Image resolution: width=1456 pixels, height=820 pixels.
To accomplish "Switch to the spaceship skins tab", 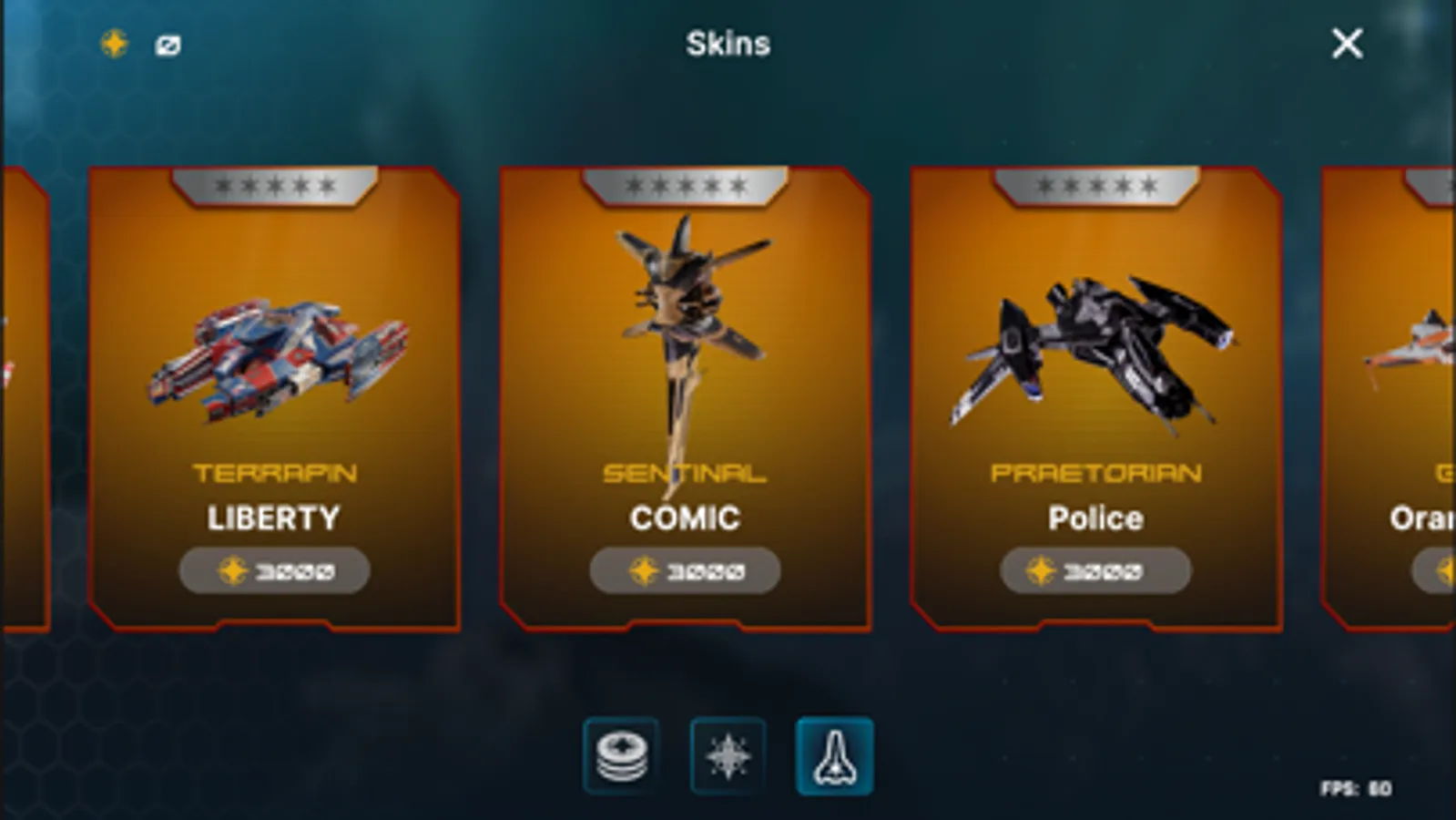I will coord(834,757).
